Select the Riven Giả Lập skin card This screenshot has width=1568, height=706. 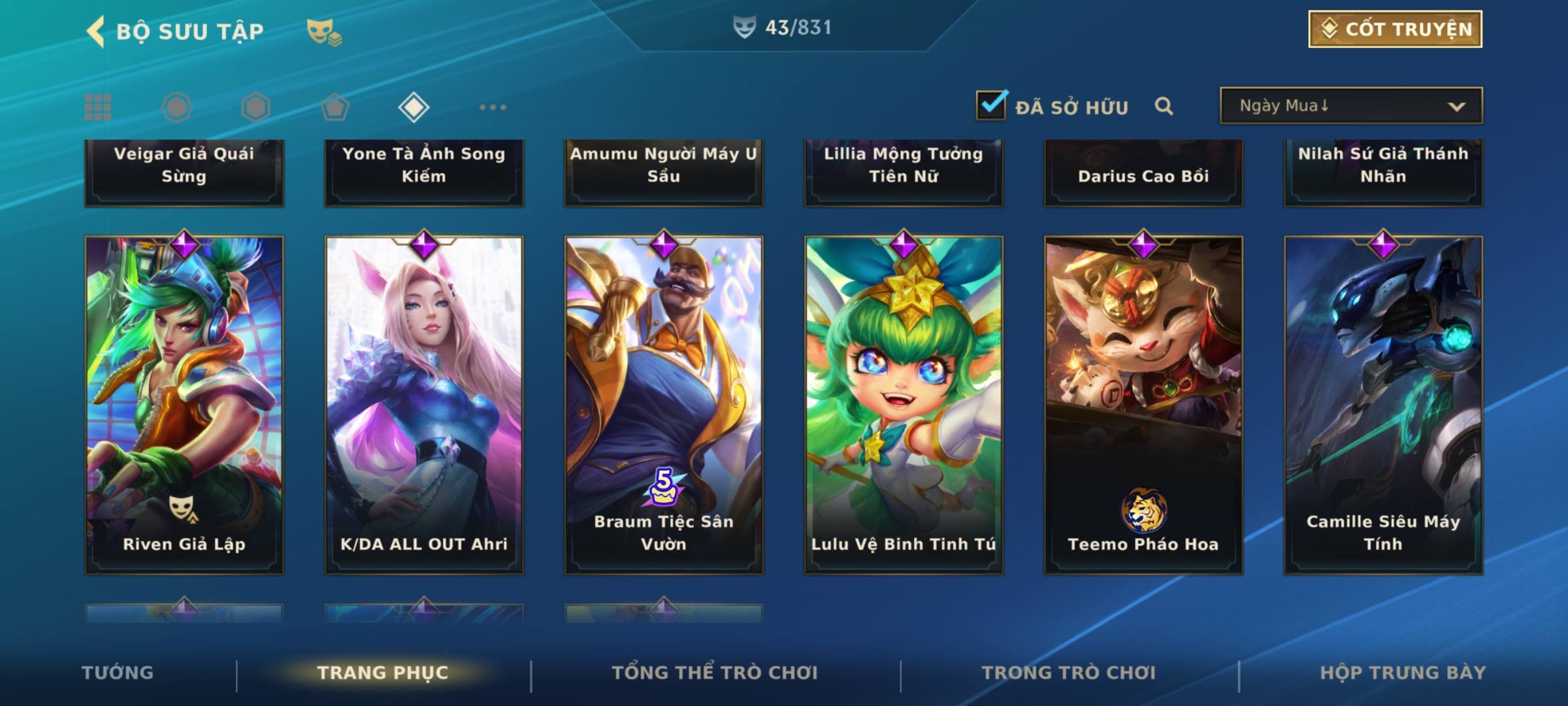pyautogui.click(x=184, y=405)
